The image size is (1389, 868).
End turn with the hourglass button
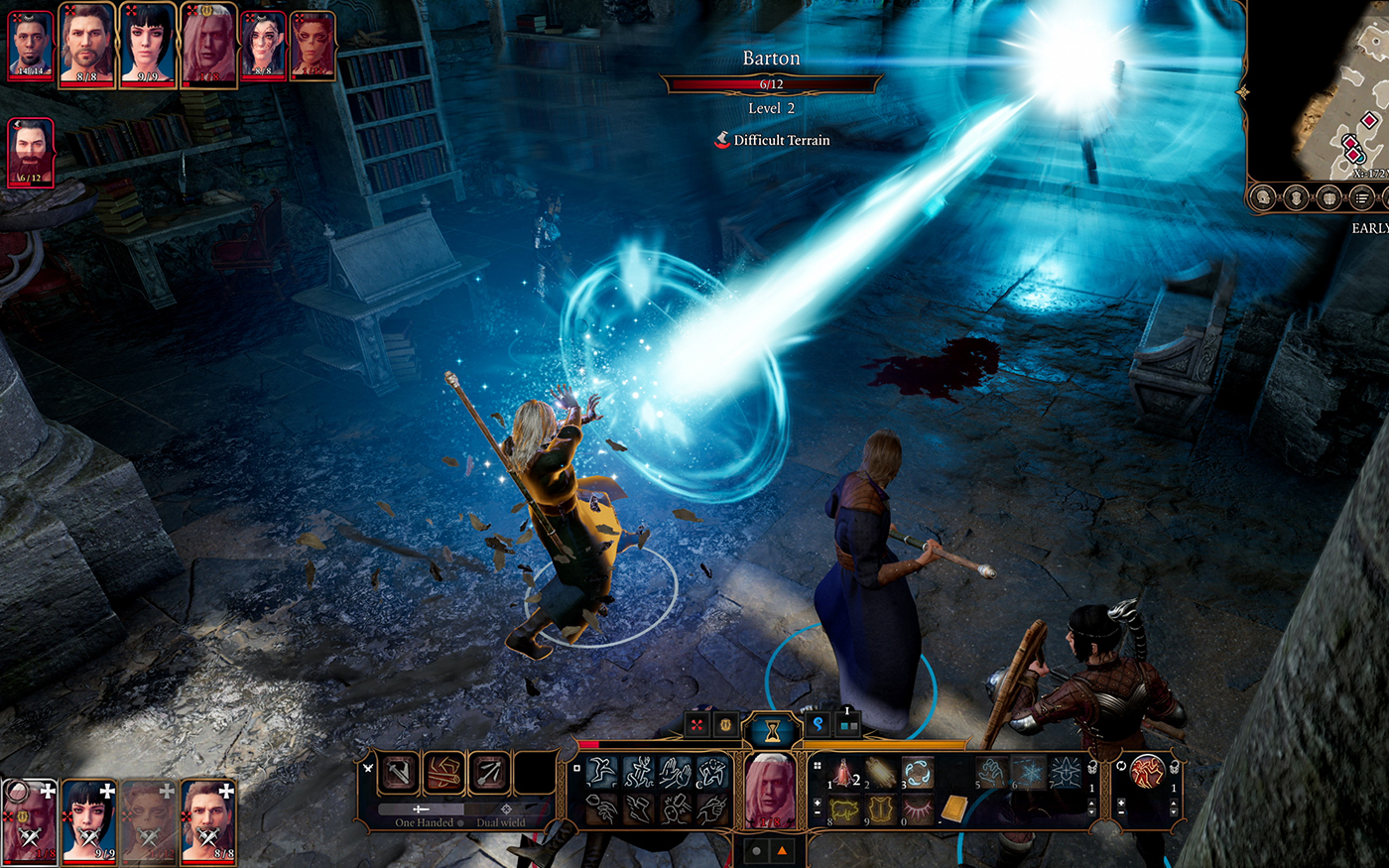pos(771,731)
